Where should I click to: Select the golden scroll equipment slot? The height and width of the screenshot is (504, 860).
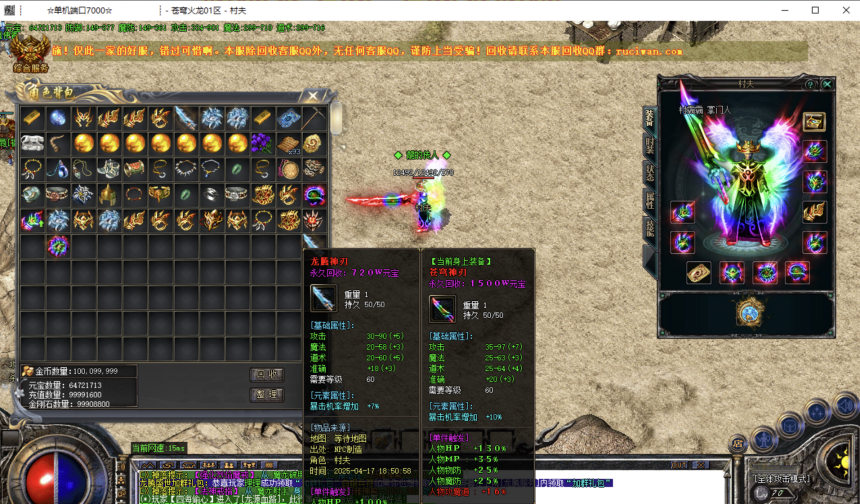699,272
